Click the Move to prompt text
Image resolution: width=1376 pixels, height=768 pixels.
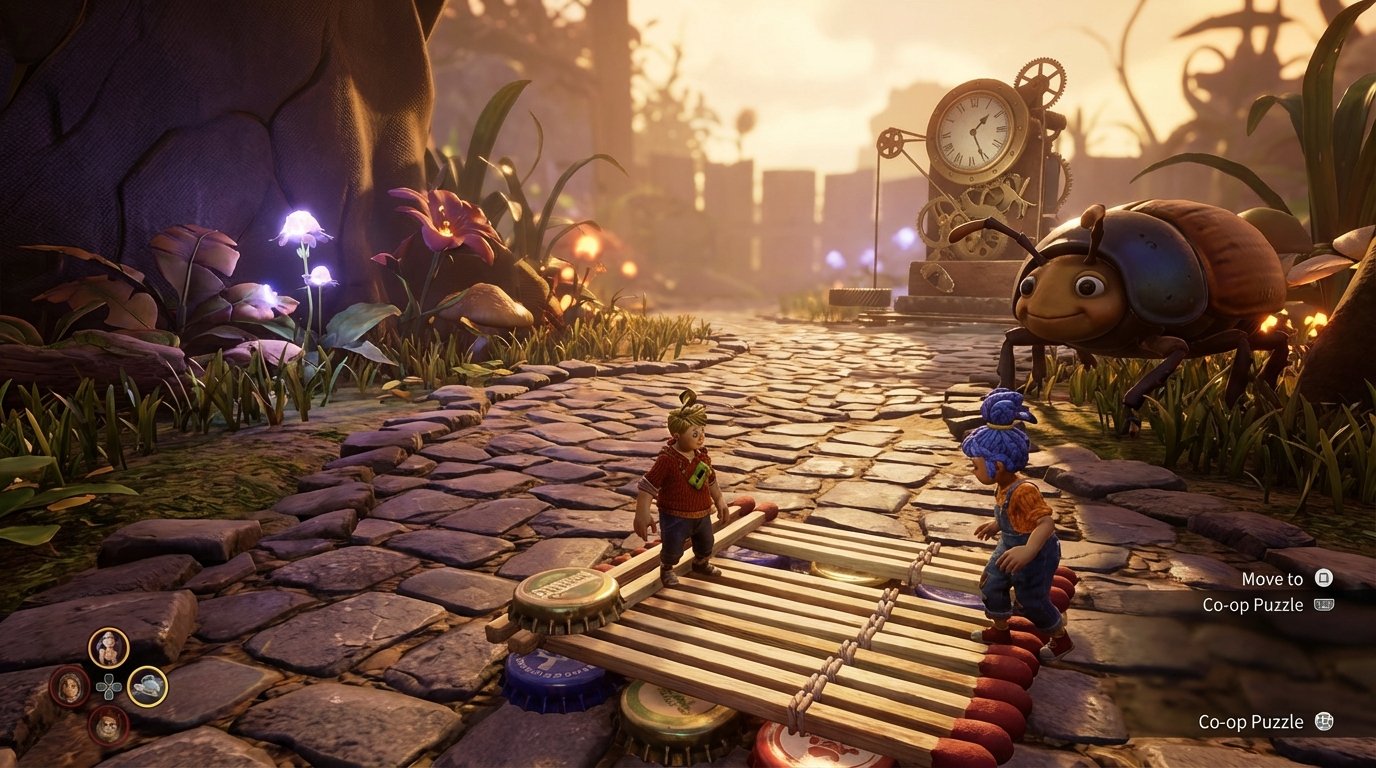[x=1273, y=579]
